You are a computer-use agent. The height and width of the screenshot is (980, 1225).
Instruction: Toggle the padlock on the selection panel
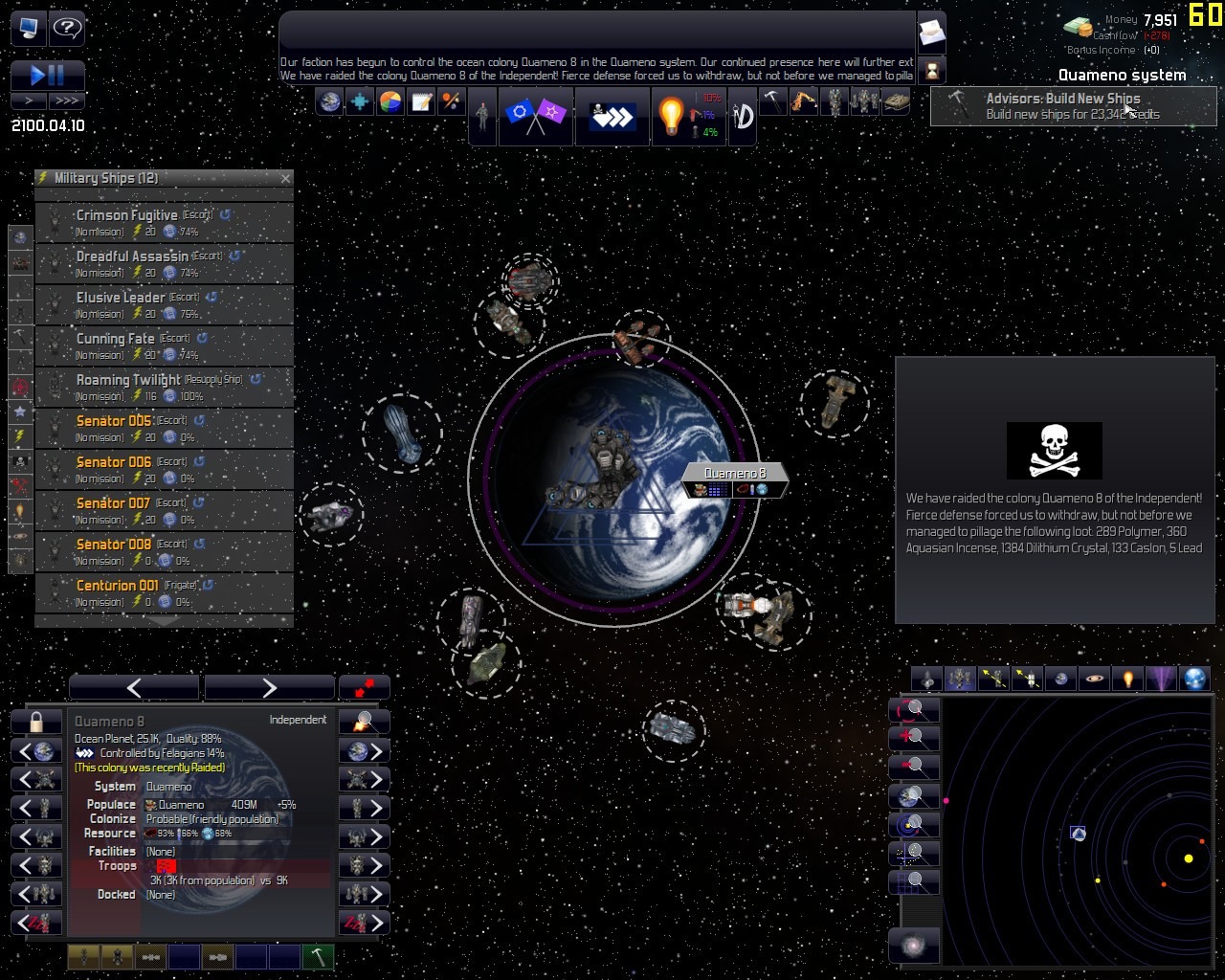click(x=36, y=722)
